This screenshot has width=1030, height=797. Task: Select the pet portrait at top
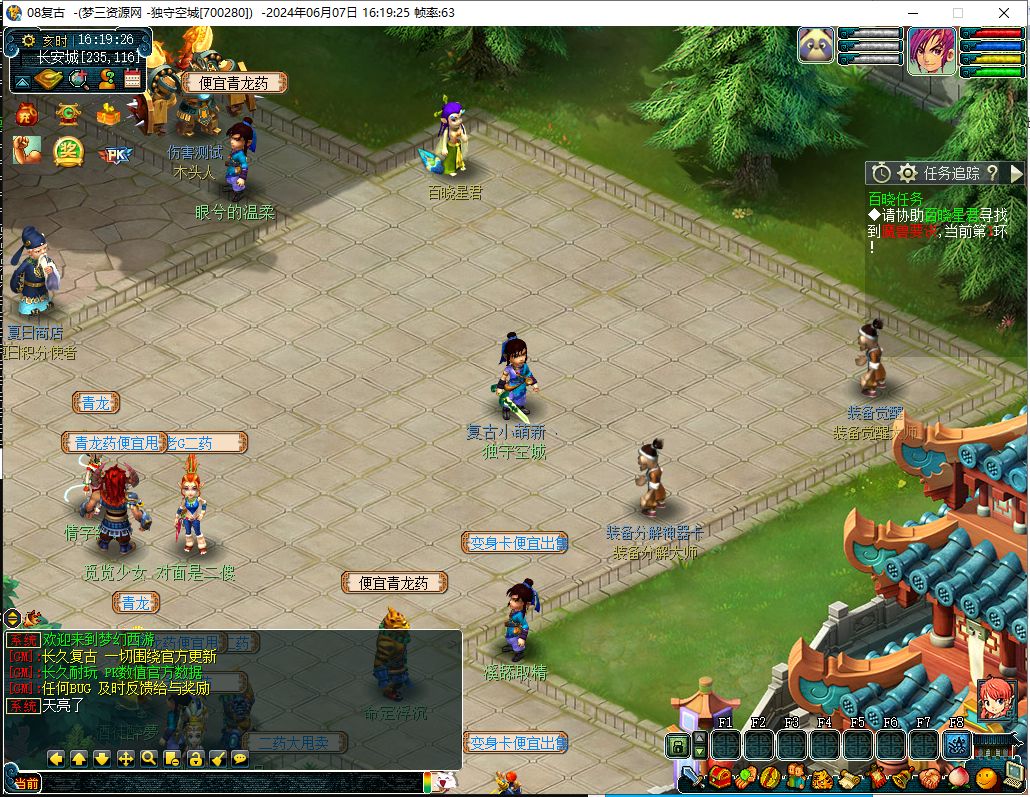tap(816, 45)
